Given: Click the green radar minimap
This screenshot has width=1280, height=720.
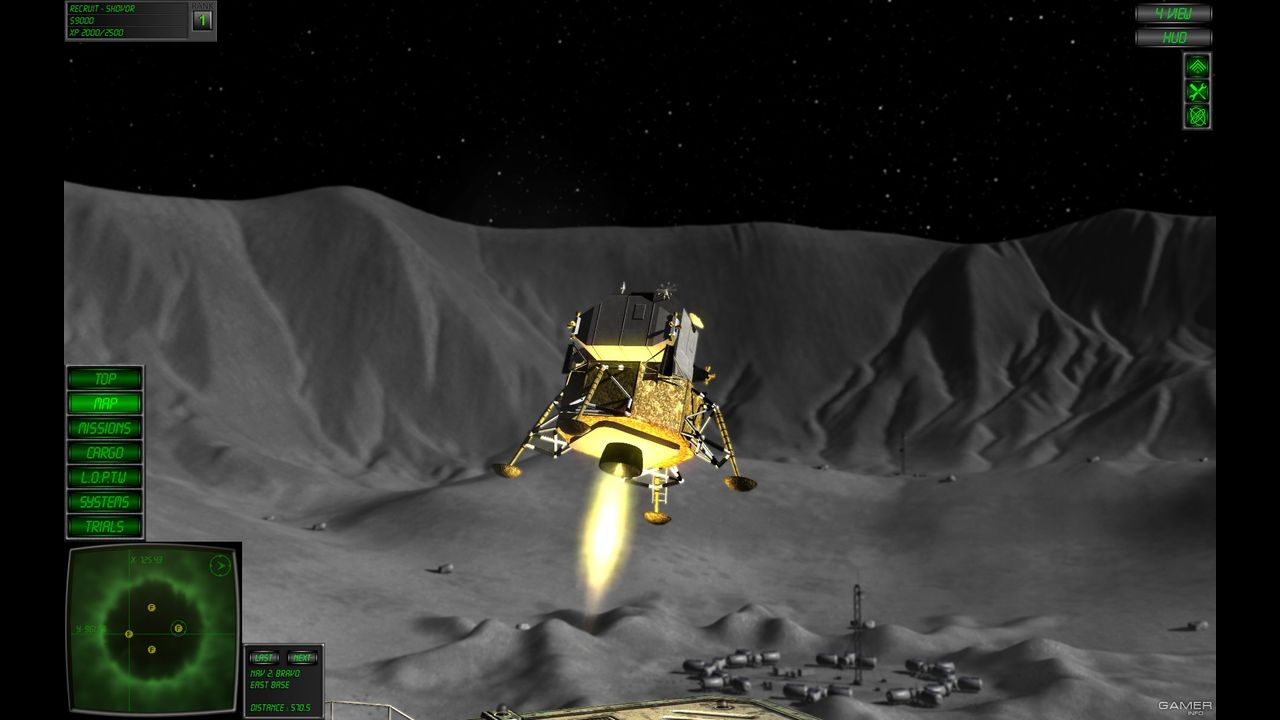Looking at the screenshot, I should 153,628.
